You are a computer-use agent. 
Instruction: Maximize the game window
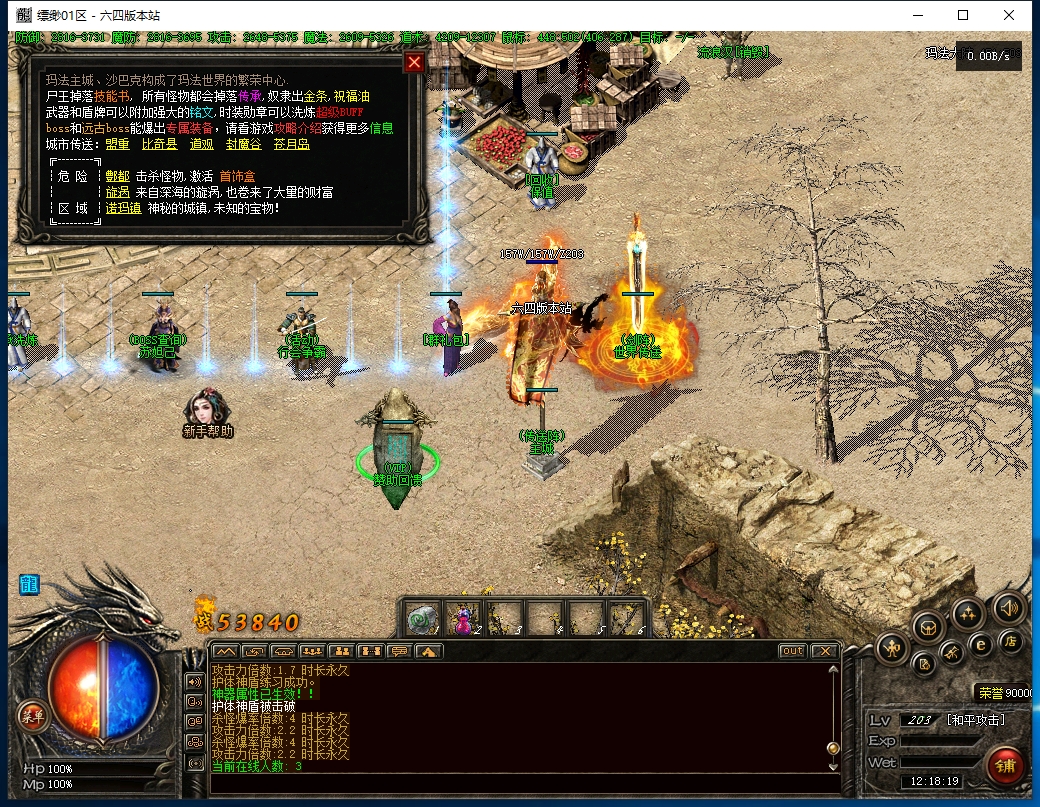tap(963, 15)
